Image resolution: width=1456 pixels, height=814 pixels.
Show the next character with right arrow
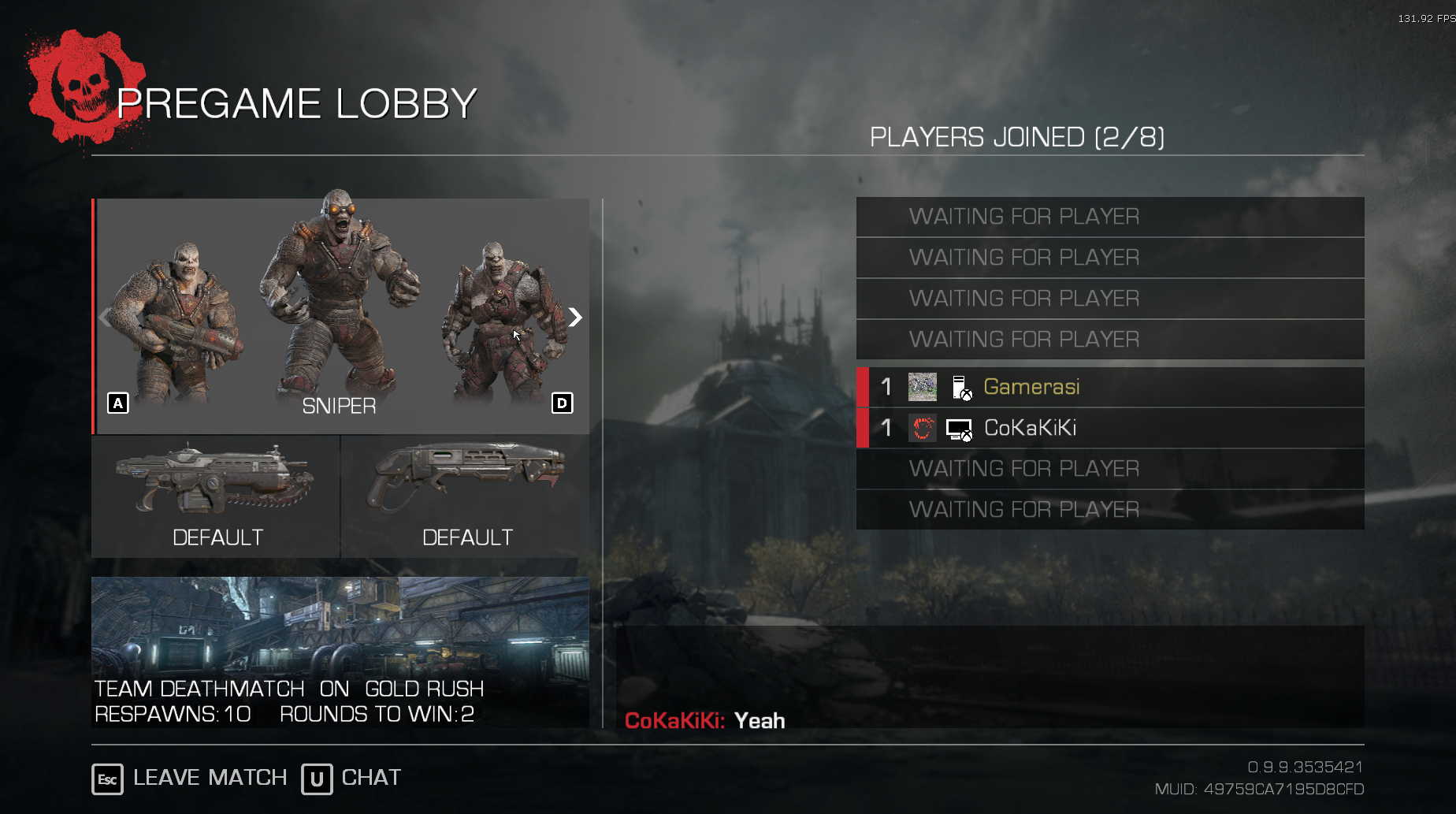coord(575,318)
